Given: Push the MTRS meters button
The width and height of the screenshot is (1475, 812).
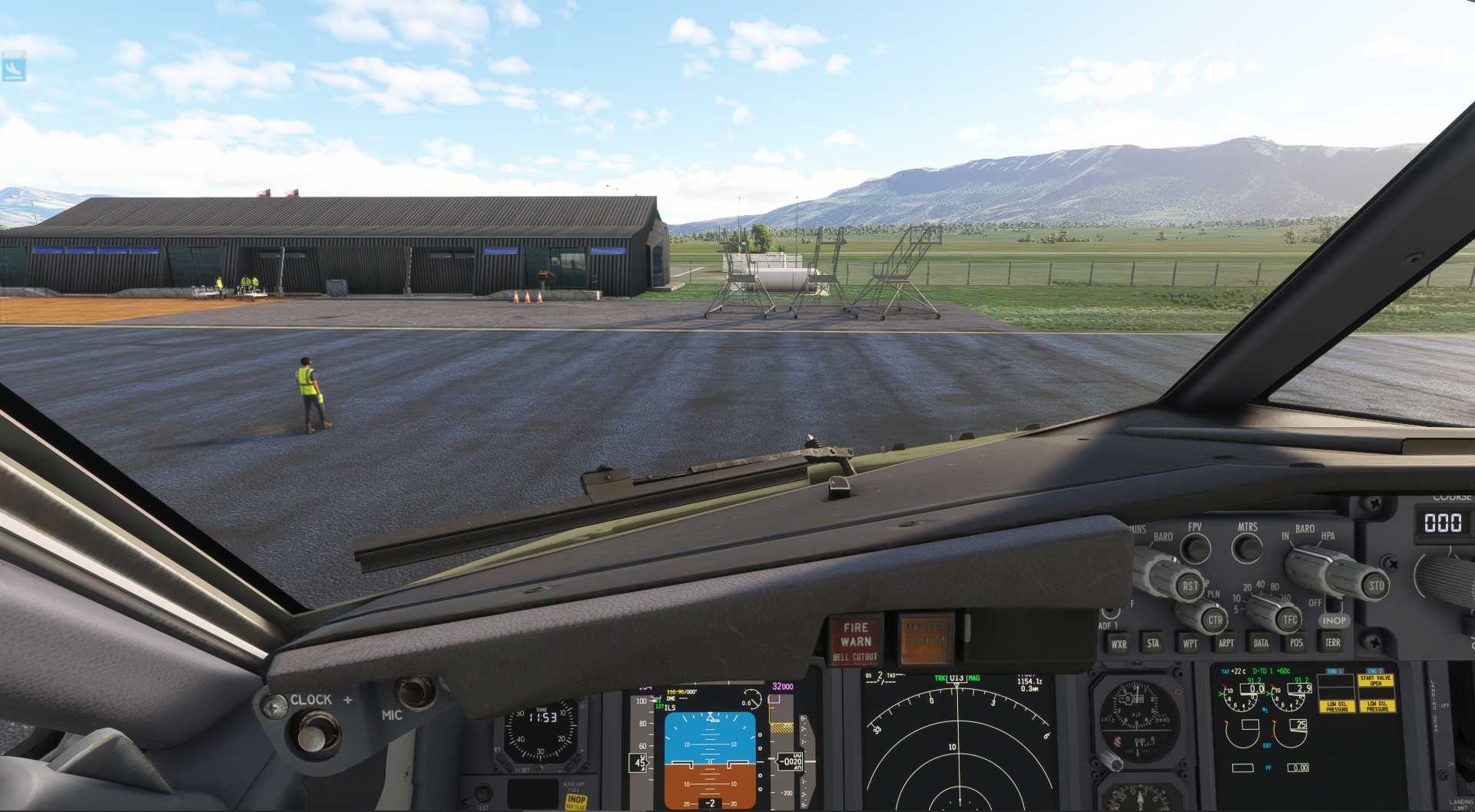Looking at the screenshot, I should 1246,548.
